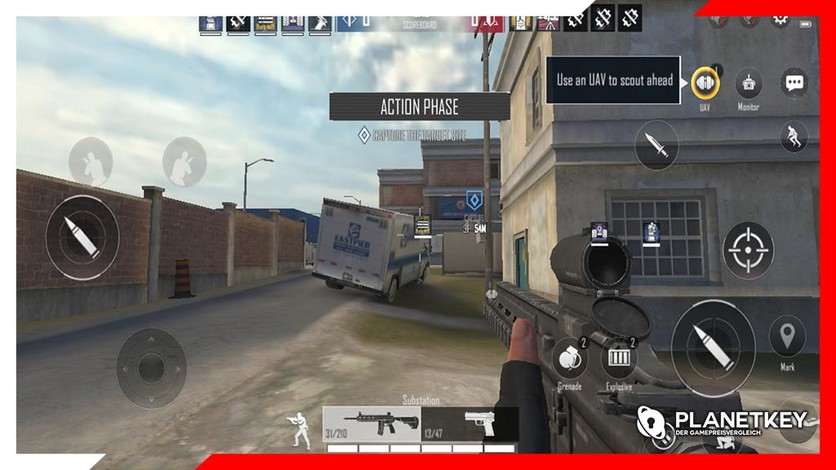Screen dimensions: 836x470
Task: Fire using the large right bullet button
Action: click(x=712, y=347)
